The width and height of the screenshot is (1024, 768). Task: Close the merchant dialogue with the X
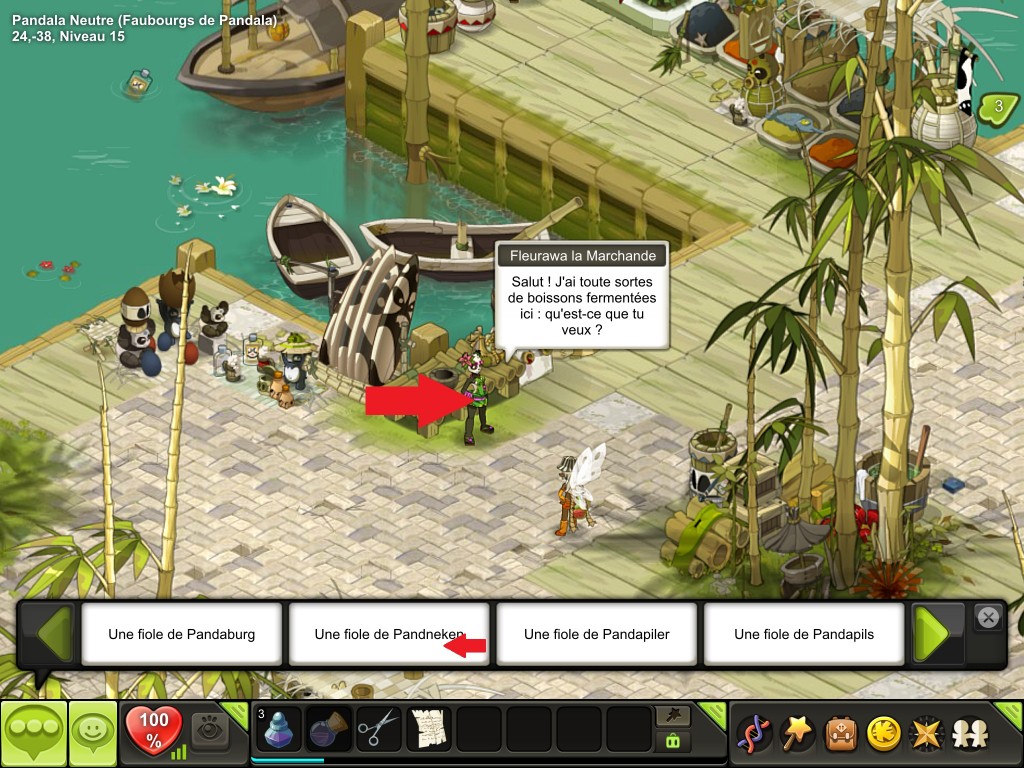[x=988, y=618]
